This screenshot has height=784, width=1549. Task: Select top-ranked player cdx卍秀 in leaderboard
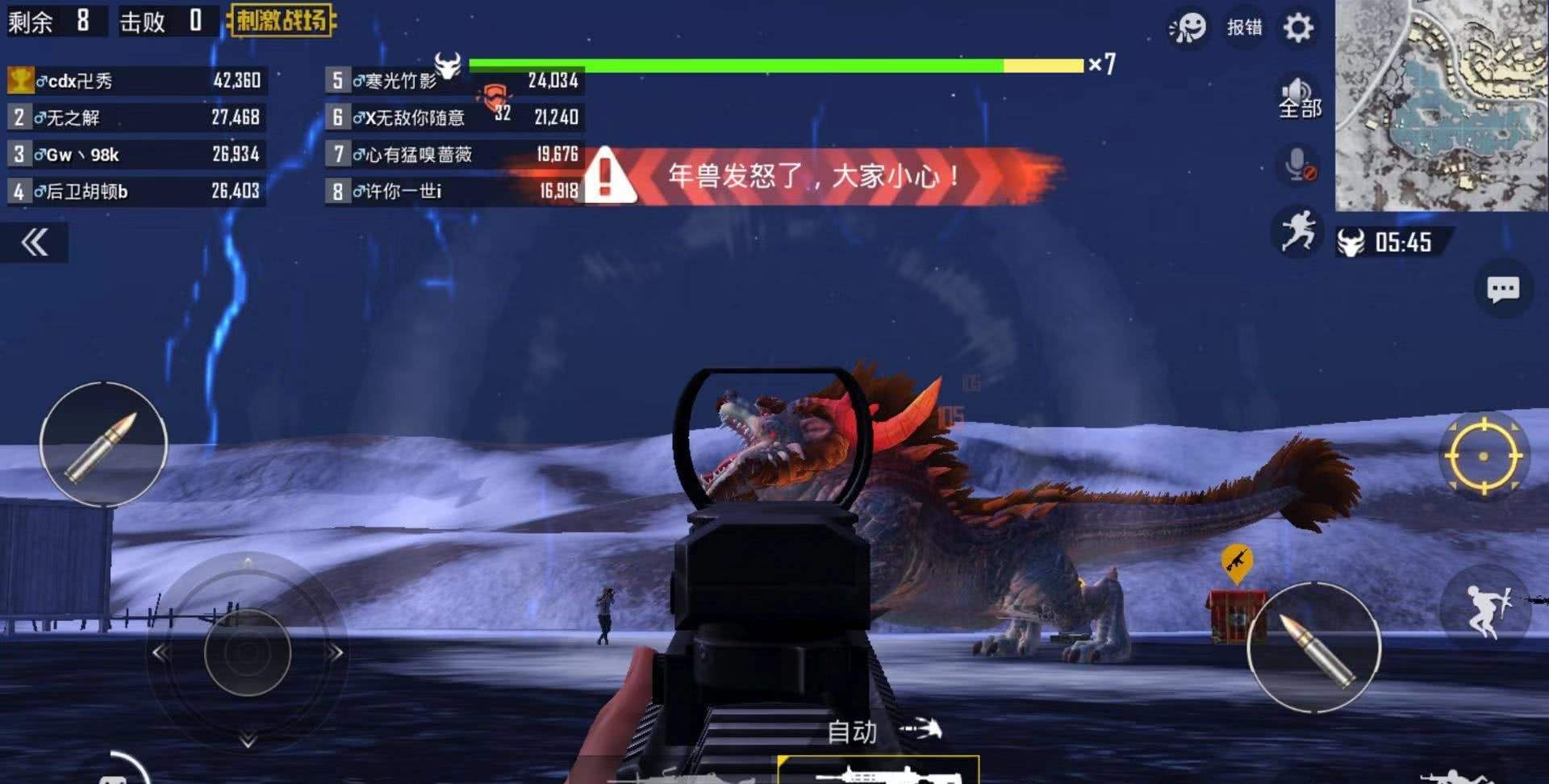[x=136, y=81]
